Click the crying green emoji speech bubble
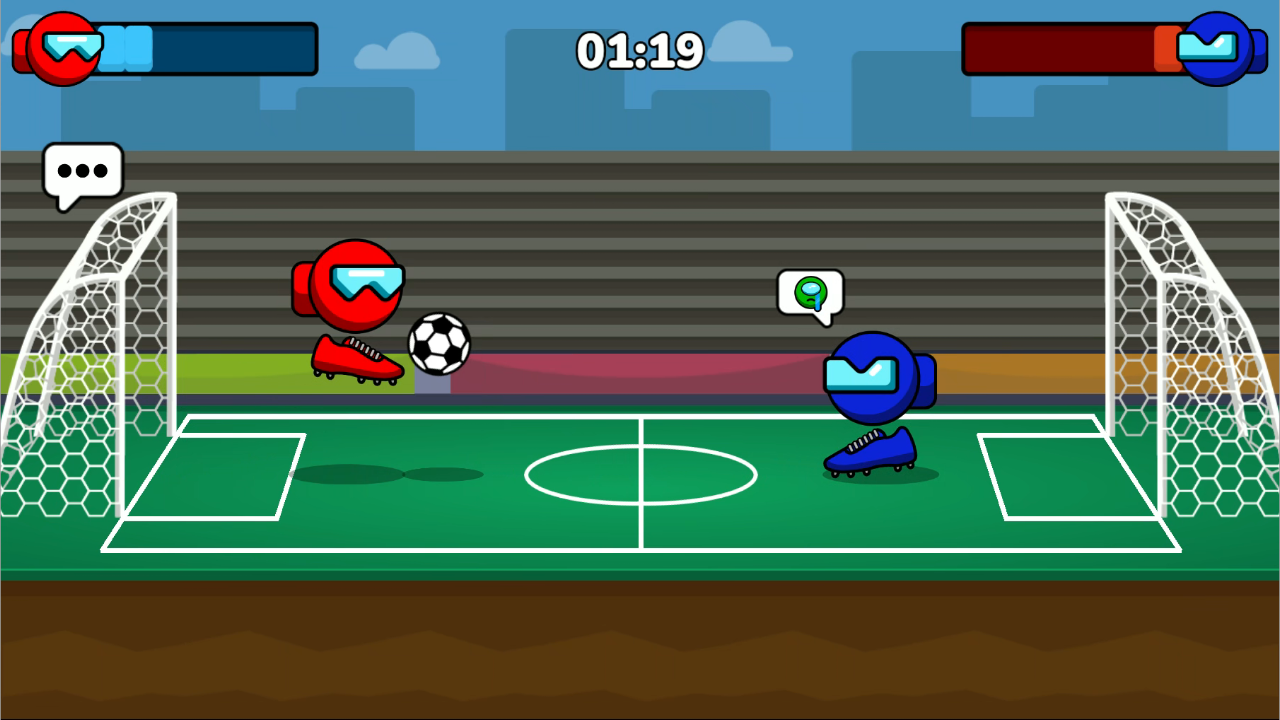 [810, 292]
